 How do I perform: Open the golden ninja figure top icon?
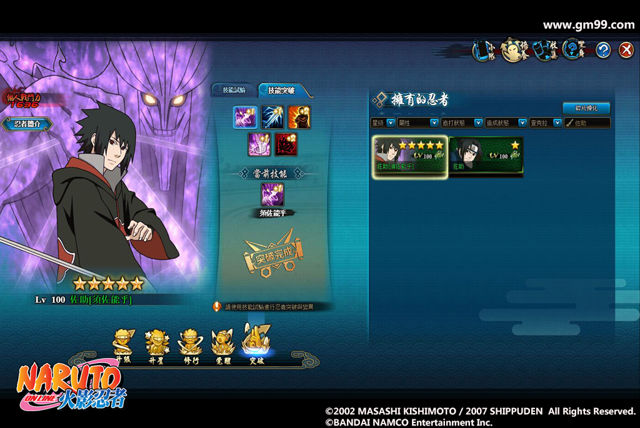pyautogui.click(x=514, y=48)
